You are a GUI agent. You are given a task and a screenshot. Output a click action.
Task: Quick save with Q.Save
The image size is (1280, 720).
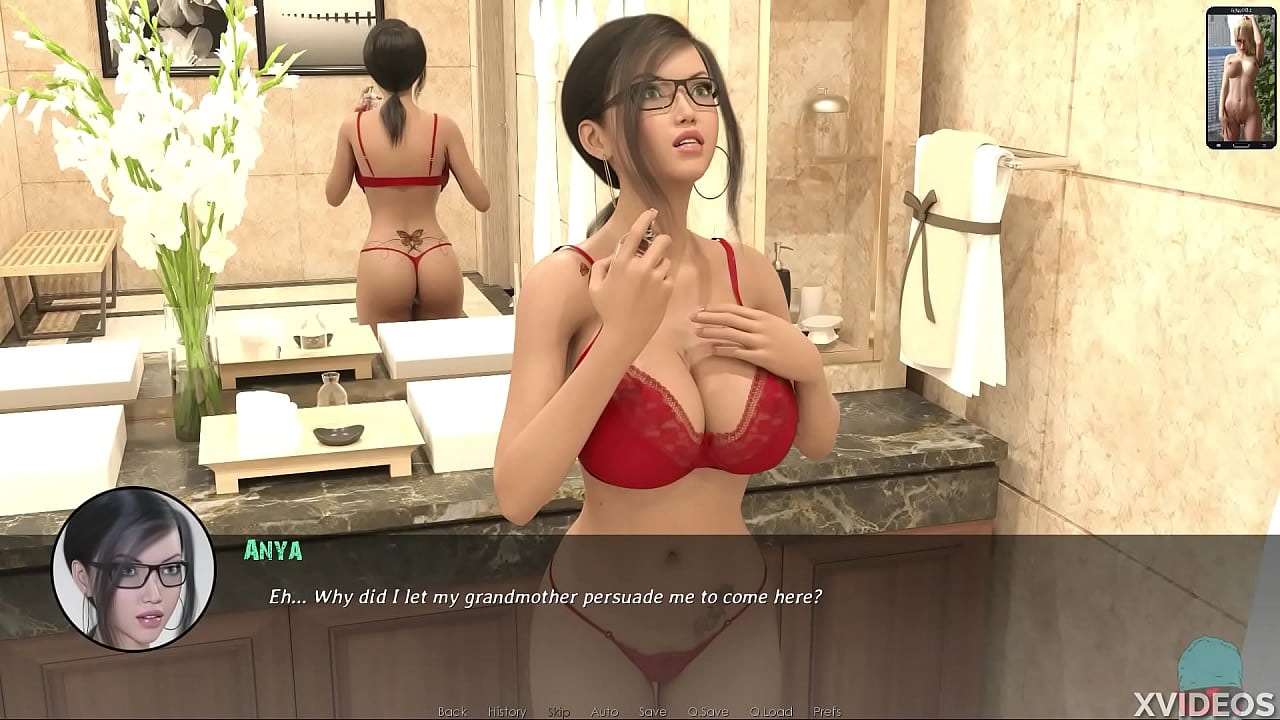click(708, 712)
